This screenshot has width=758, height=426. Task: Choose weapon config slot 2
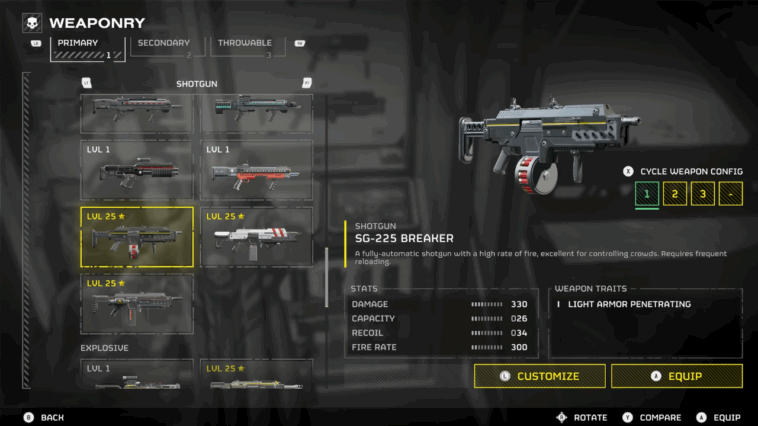click(x=675, y=194)
